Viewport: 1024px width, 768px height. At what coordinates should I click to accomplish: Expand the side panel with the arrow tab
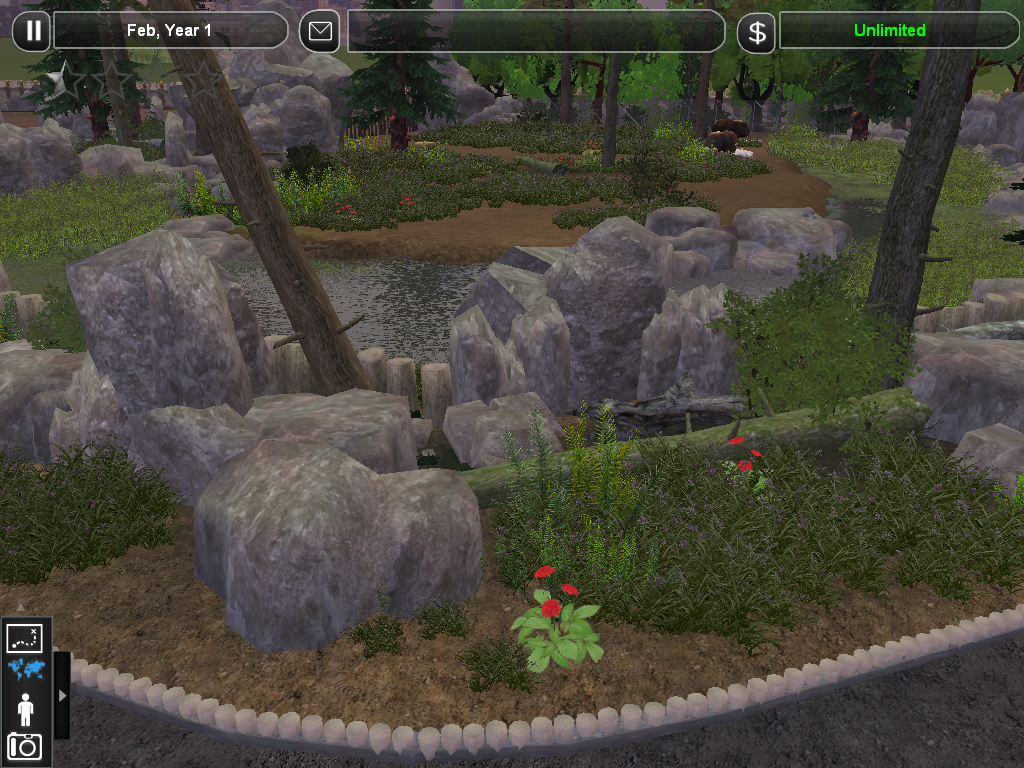pos(62,695)
